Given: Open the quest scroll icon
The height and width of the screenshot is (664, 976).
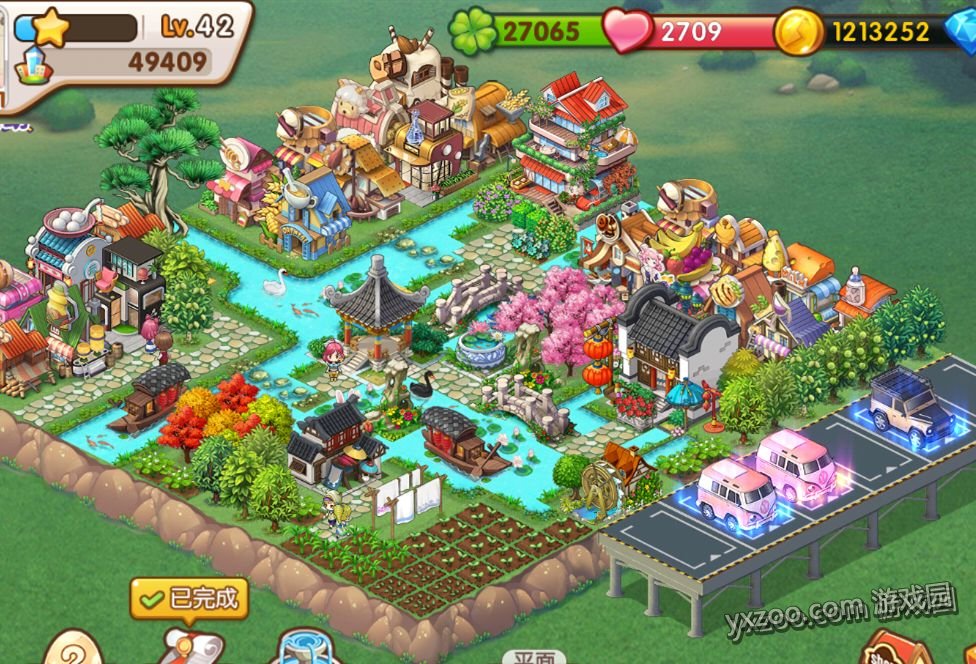Looking at the screenshot, I should (189, 645).
